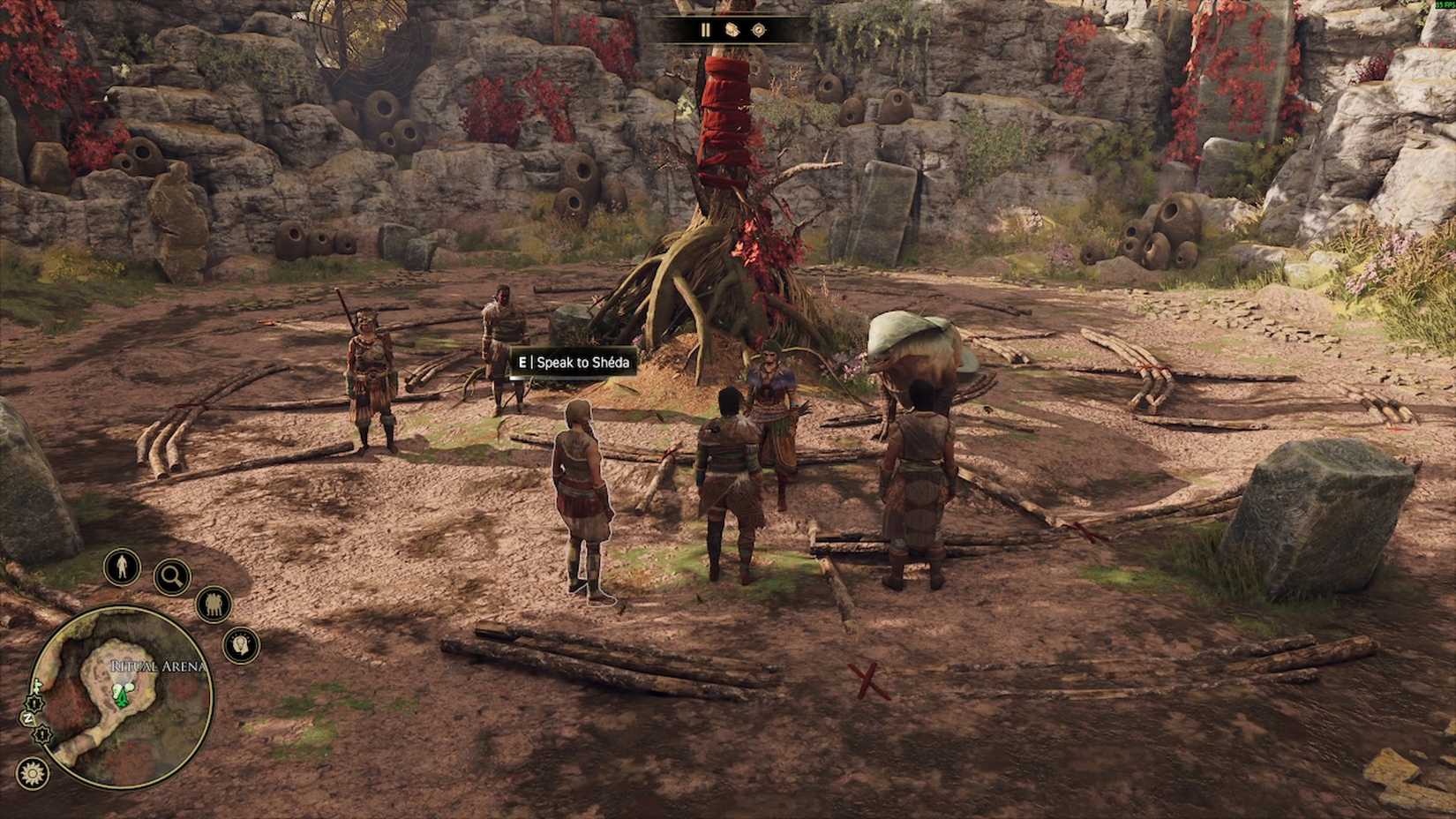Open the knowledge head-silhouette icon
The image size is (1456, 819).
coord(239,643)
